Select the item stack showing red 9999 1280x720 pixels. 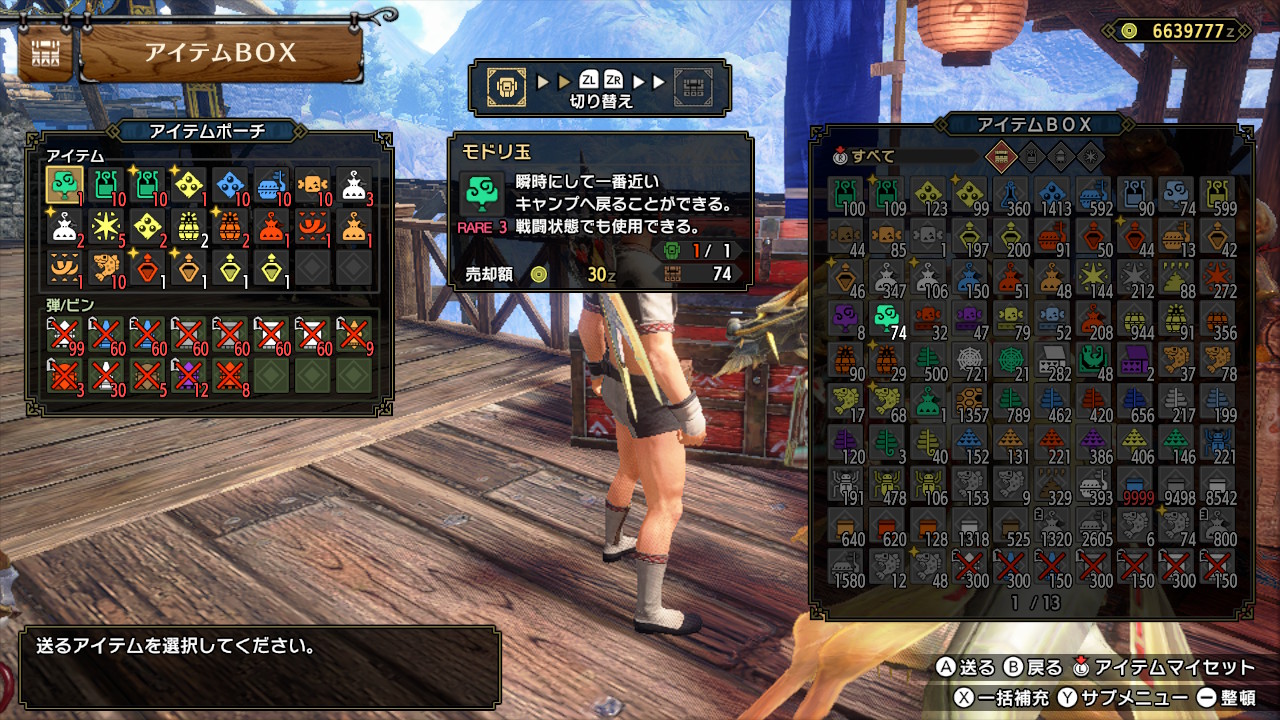tap(1135, 484)
